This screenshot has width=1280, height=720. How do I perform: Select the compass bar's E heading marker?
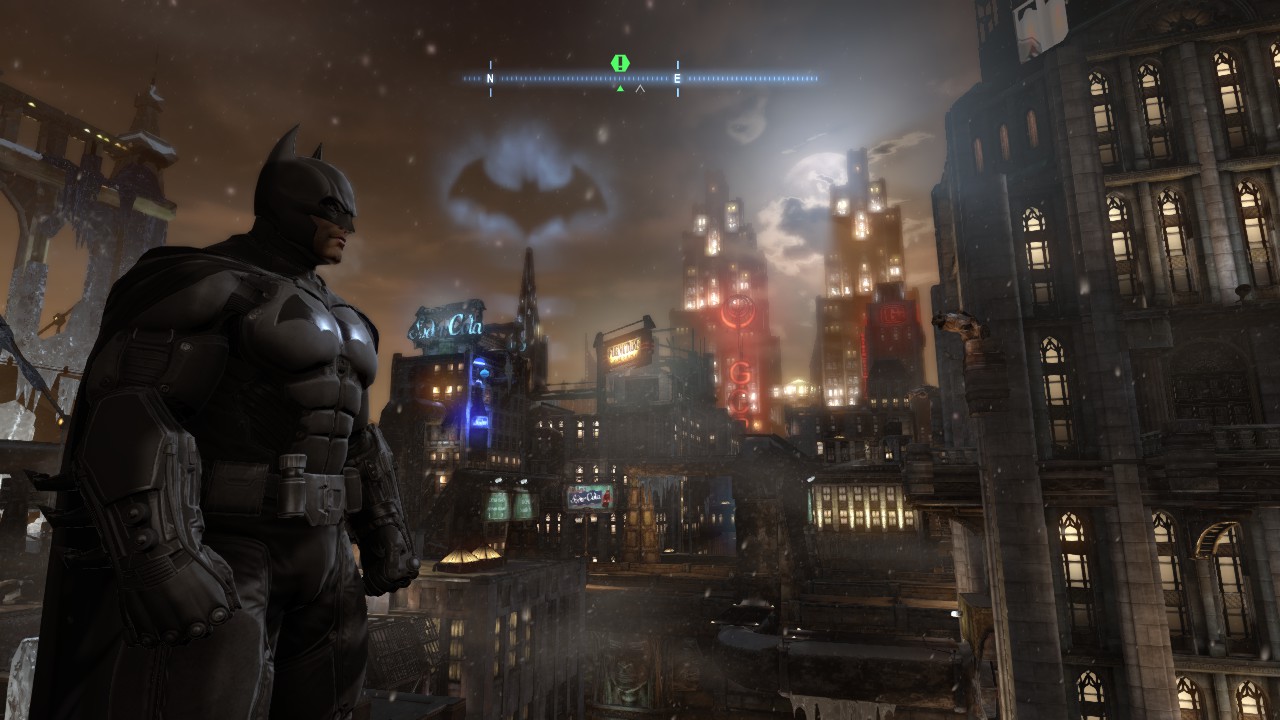tap(677, 78)
